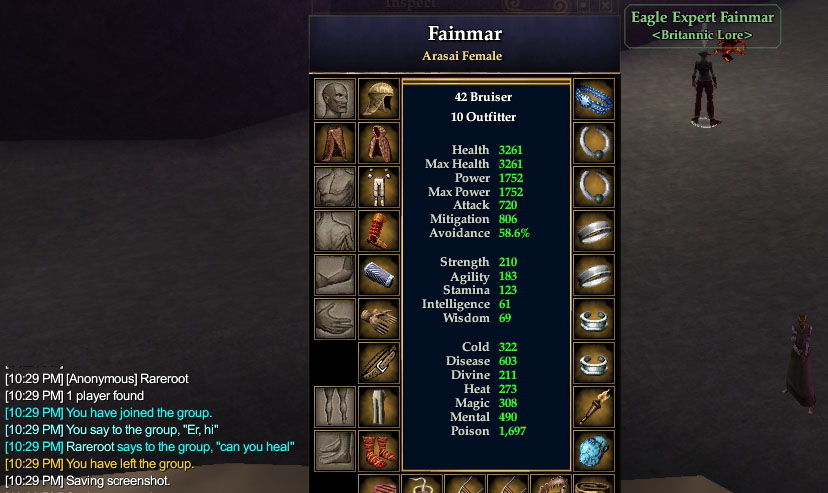Select the brown belt waist slot
Viewport: 828px width, 493px height.
(379, 363)
